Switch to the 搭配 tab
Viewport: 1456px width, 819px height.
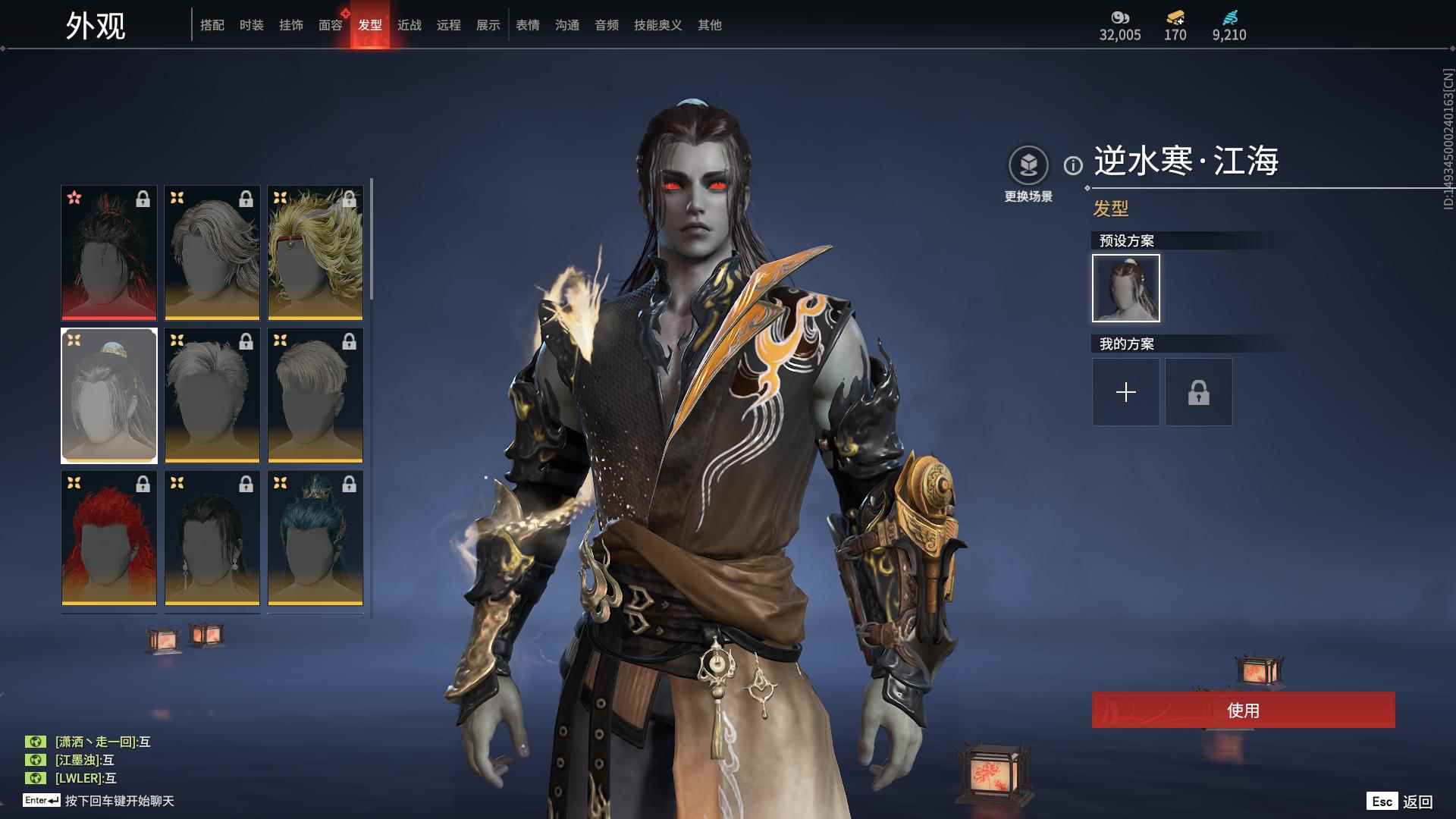click(x=212, y=25)
